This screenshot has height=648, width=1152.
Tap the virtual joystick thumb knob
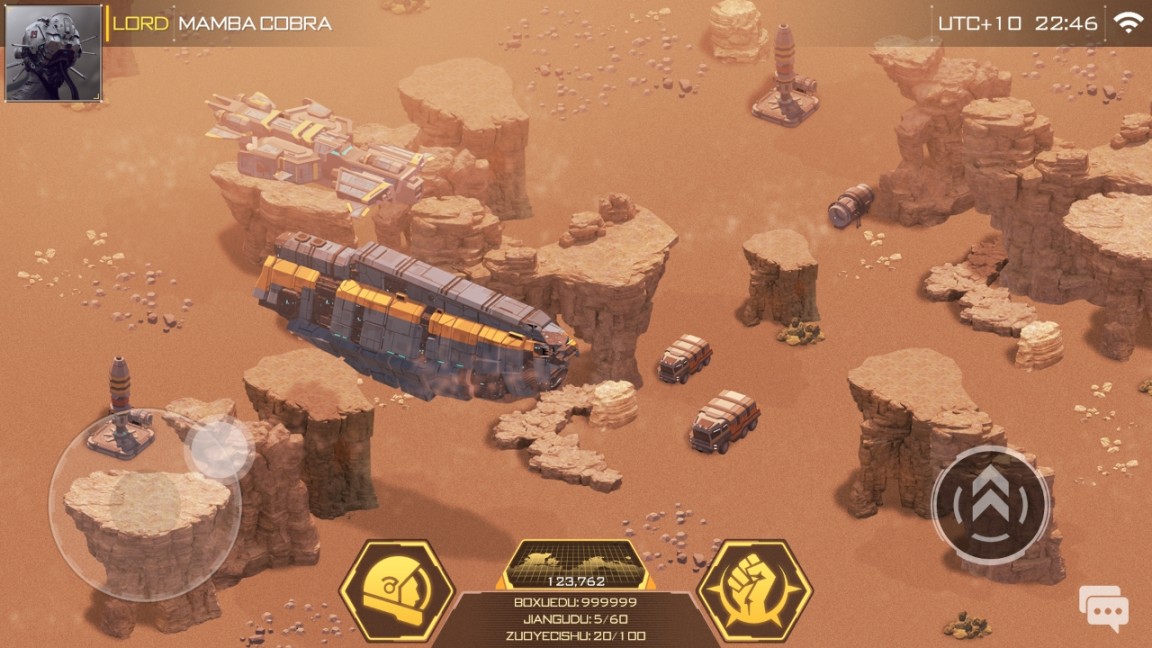(219, 447)
